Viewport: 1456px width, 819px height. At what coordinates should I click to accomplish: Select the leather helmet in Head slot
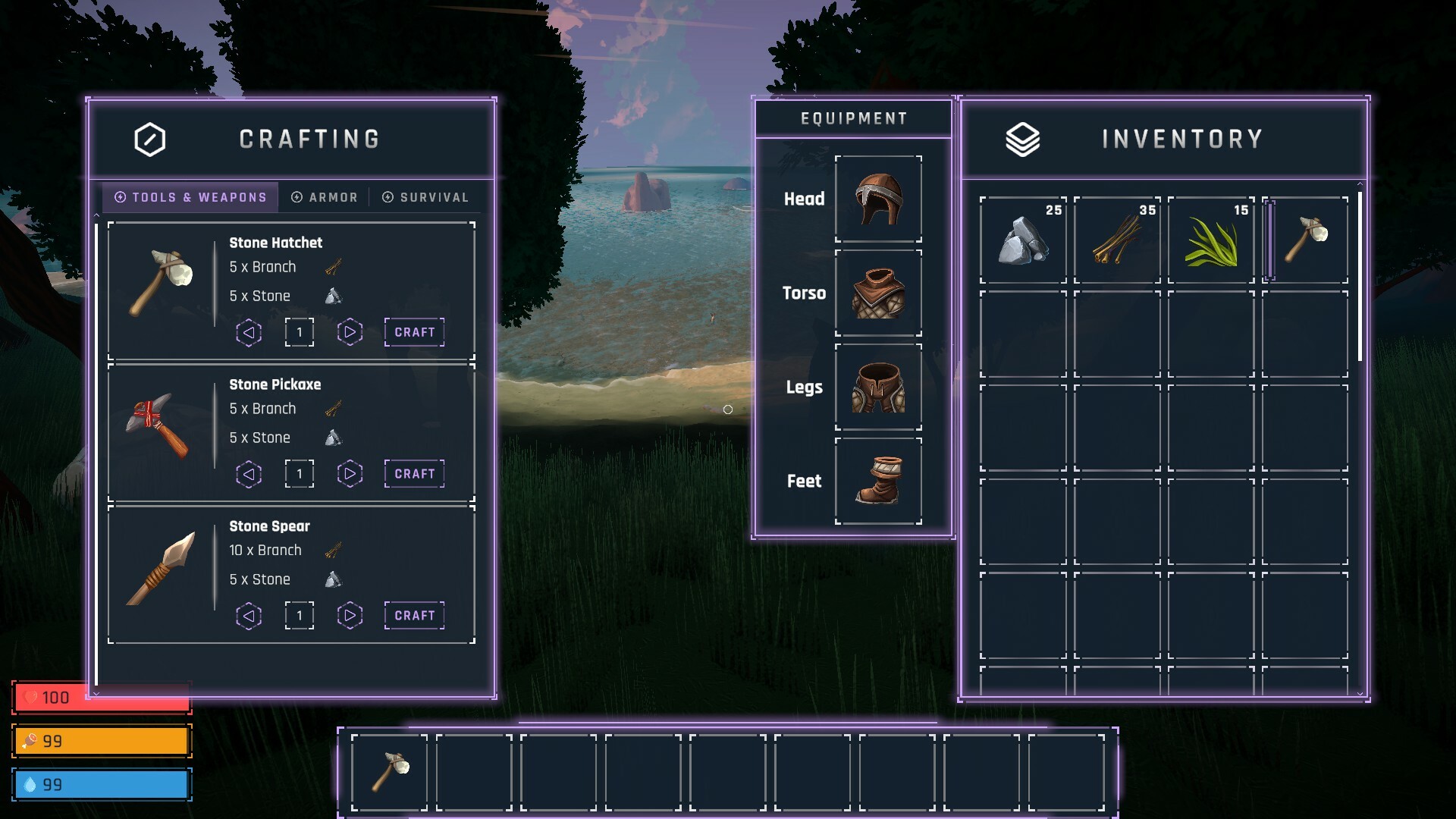coord(878,199)
